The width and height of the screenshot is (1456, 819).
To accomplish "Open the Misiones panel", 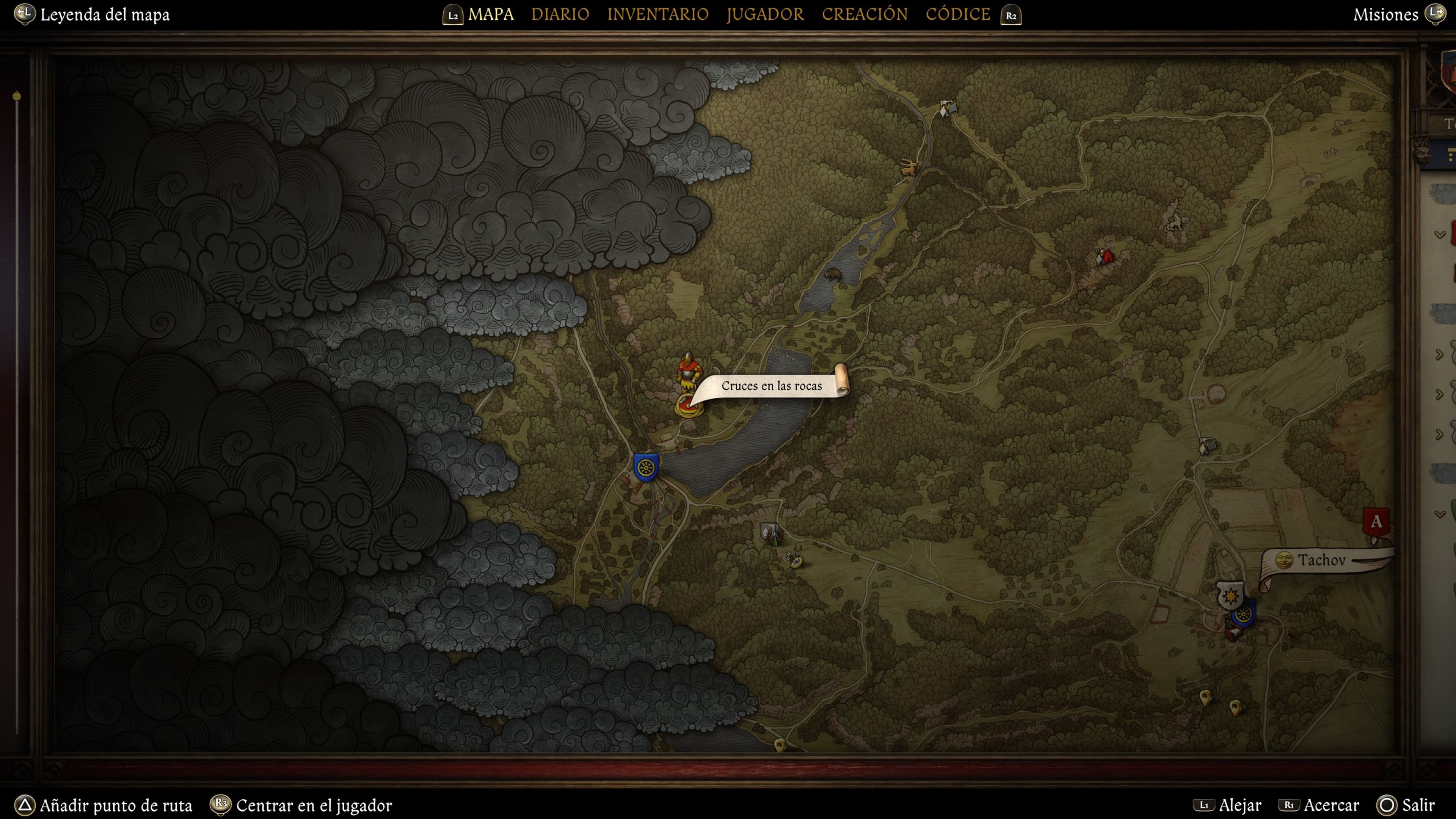I will tap(1385, 15).
